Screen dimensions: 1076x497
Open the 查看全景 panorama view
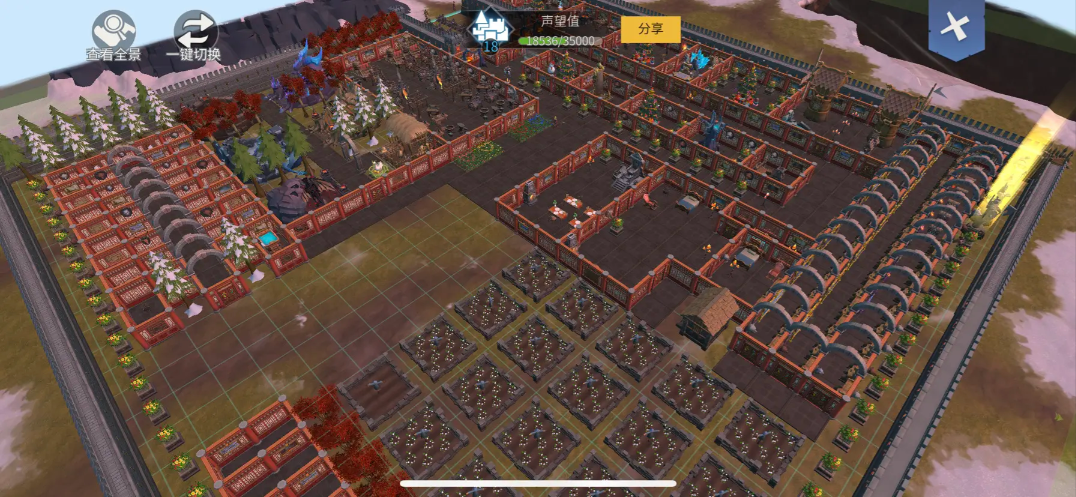(x=113, y=32)
